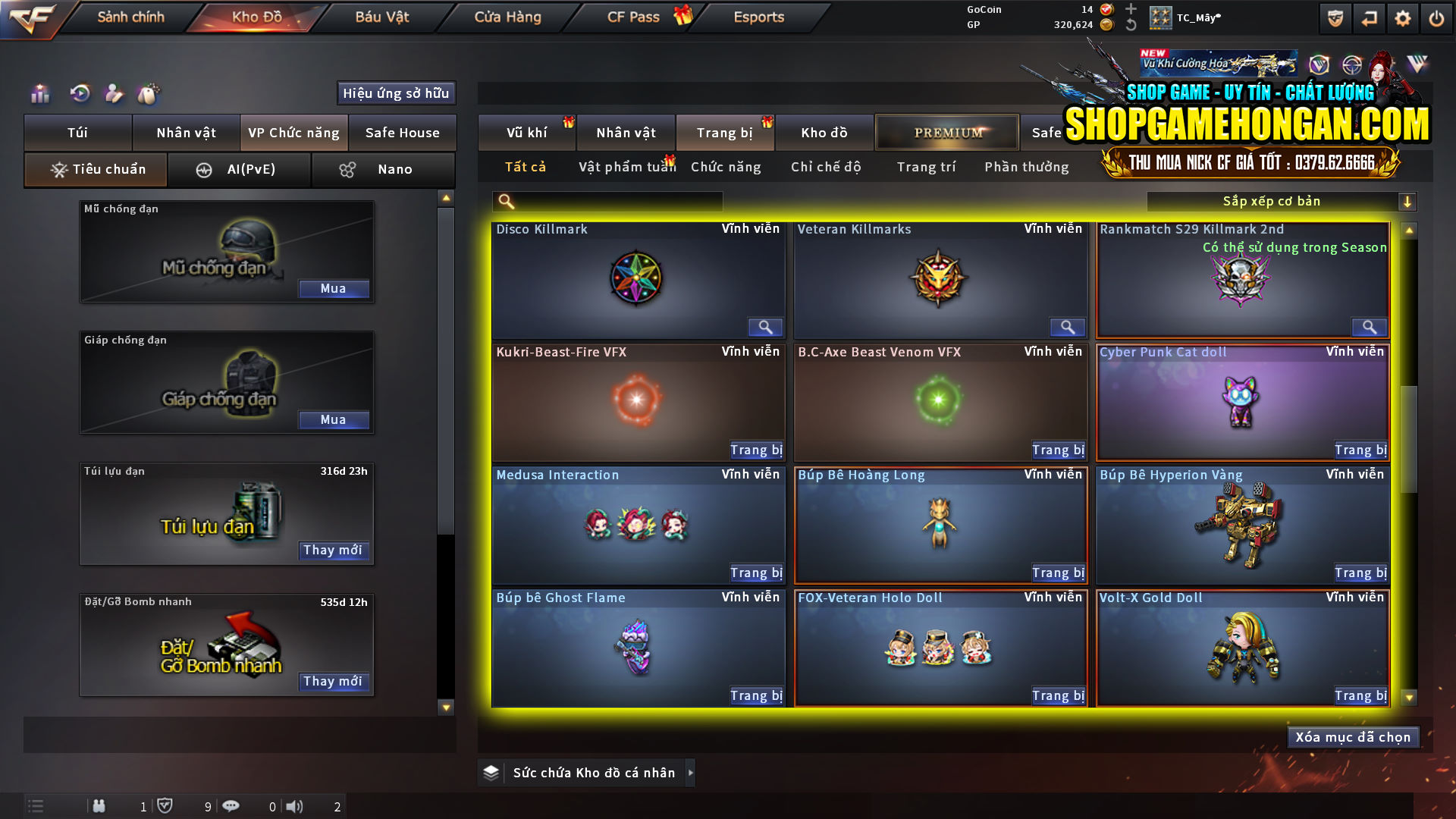Open the ranking statistics icon top left

click(x=39, y=93)
